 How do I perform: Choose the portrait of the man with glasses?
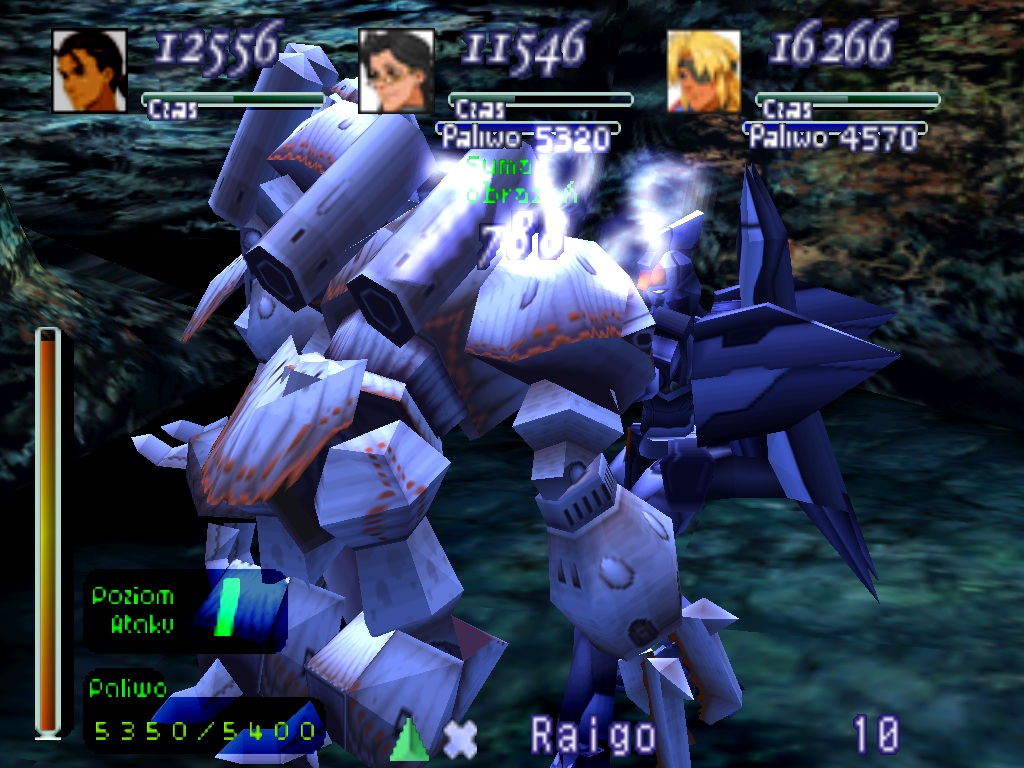[397, 70]
